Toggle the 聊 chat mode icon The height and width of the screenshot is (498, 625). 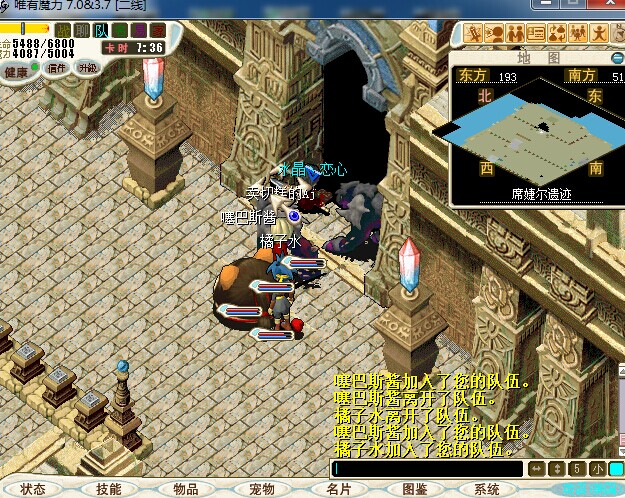click(83, 30)
